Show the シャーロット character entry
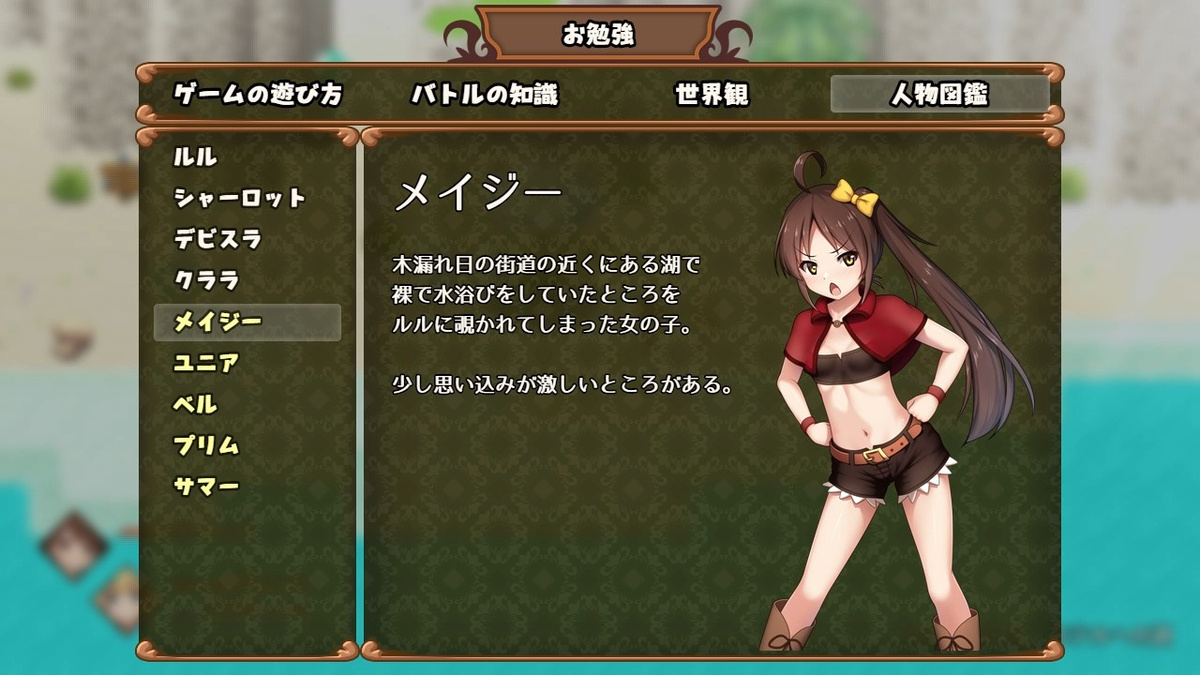This screenshot has height=675, width=1200. pos(240,198)
